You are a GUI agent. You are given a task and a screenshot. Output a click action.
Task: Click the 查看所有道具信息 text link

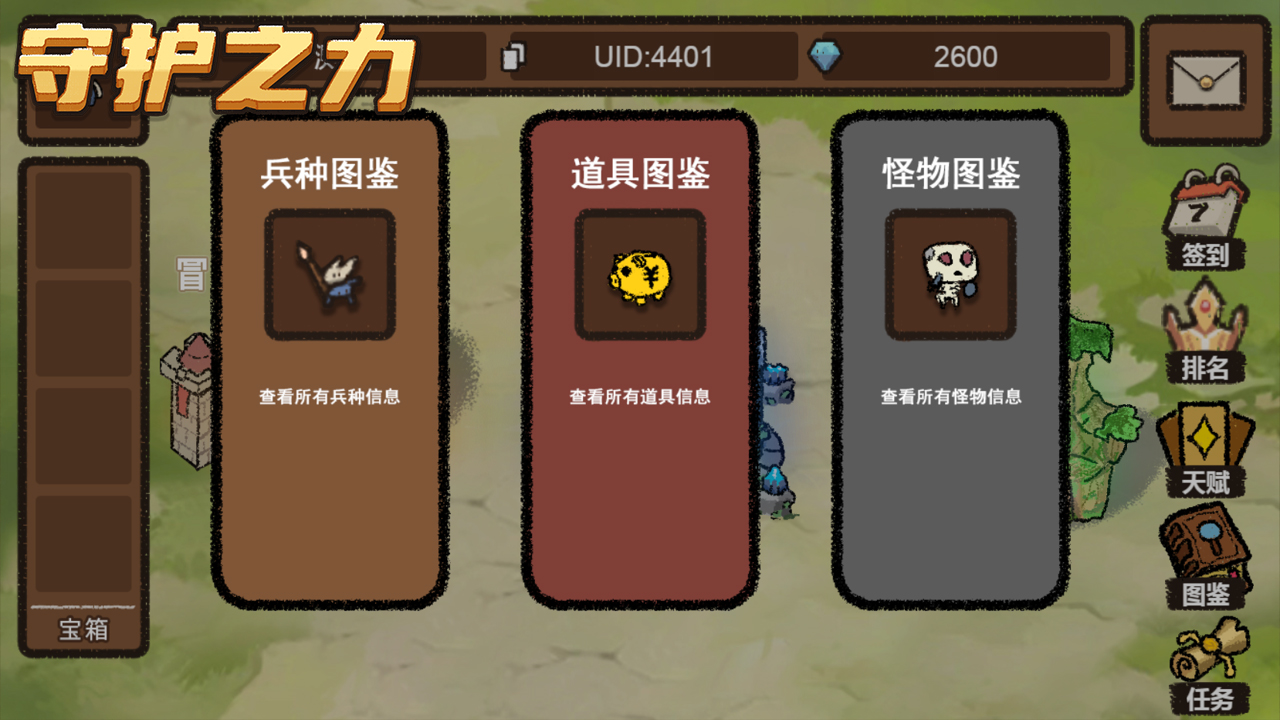click(x=641, y=397)
